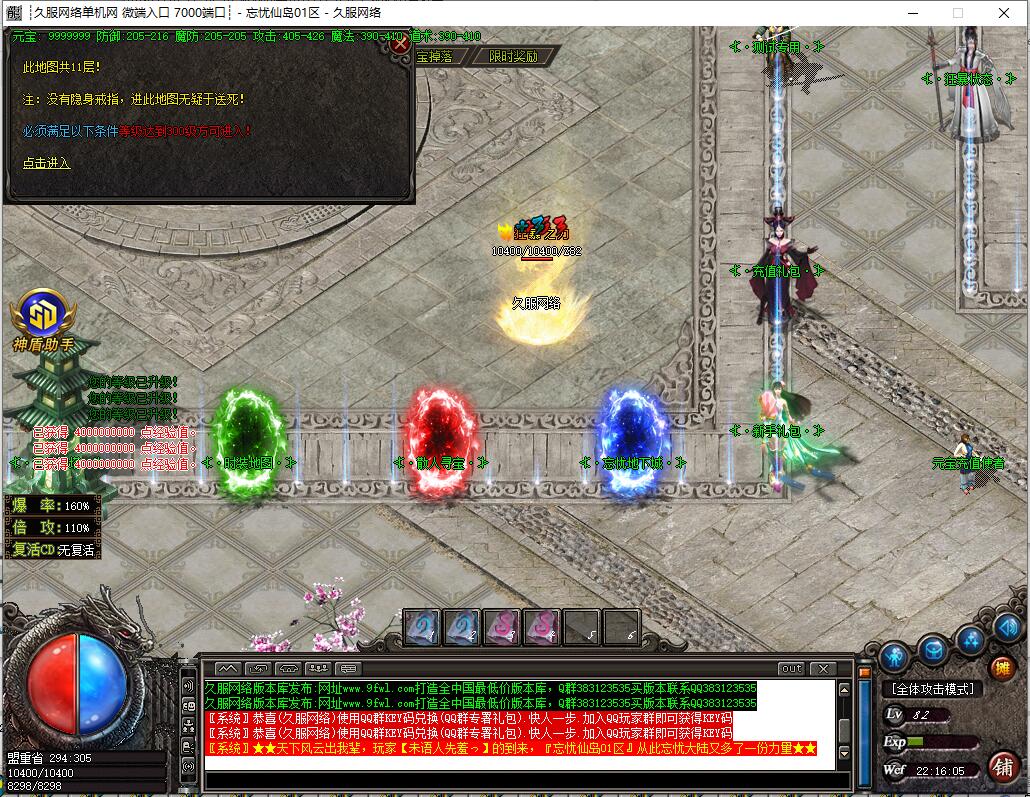The image size is (1030, 797).
Task: Open the character status round icon
Action: (x=894, y=657)
